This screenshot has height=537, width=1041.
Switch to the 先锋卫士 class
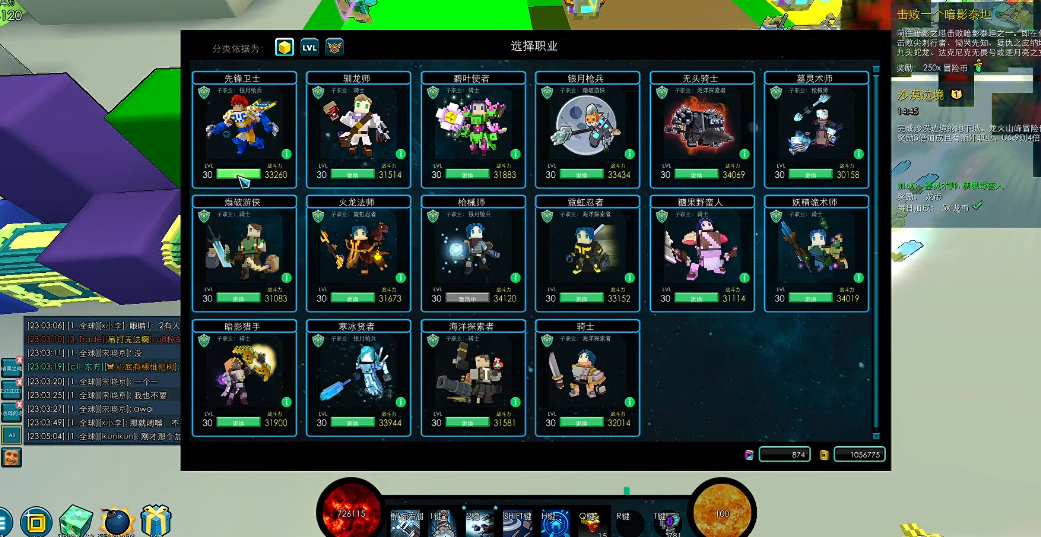point(244,127)
